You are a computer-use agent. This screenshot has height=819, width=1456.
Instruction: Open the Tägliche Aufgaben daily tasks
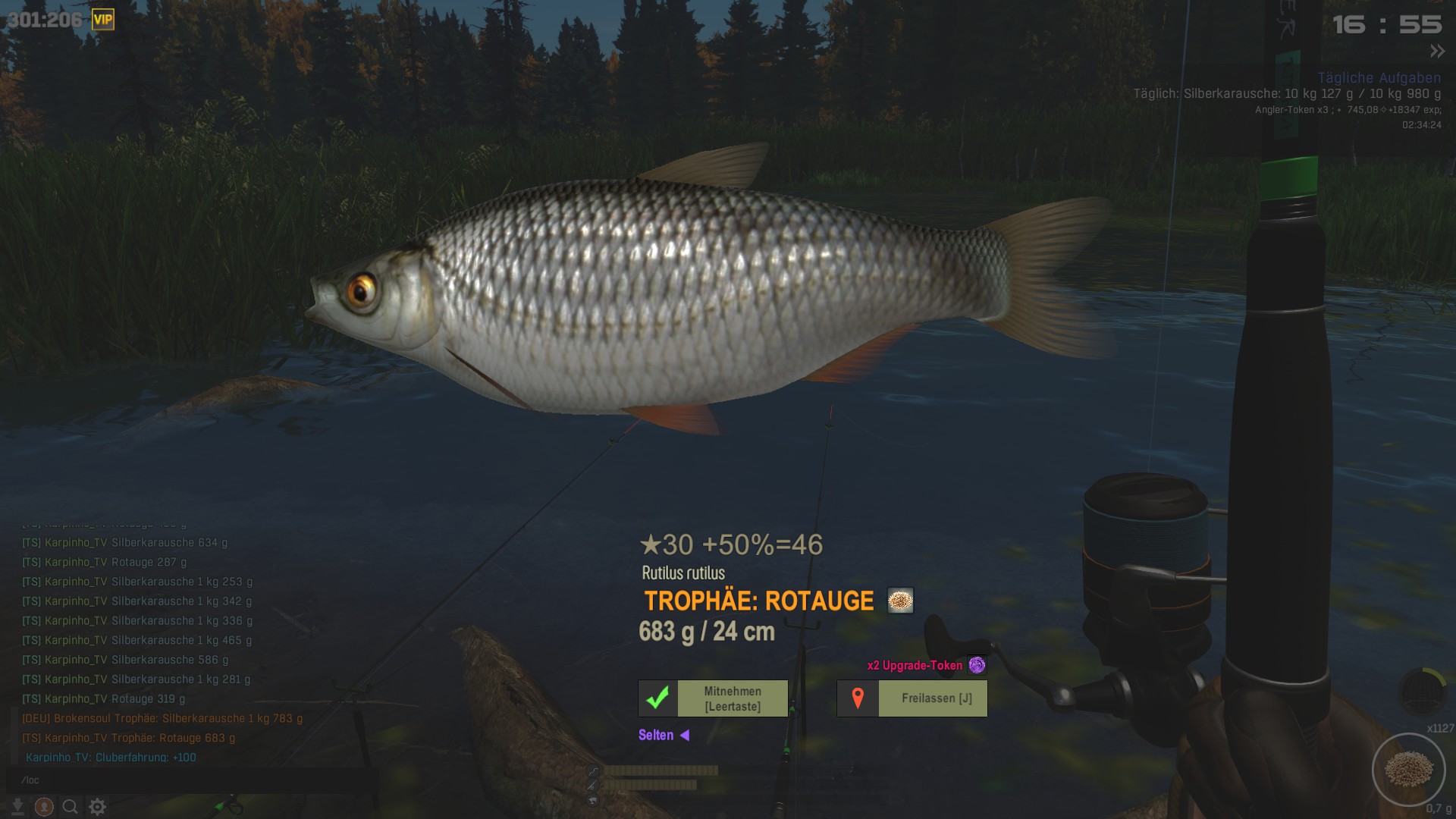click(1379, 78)
